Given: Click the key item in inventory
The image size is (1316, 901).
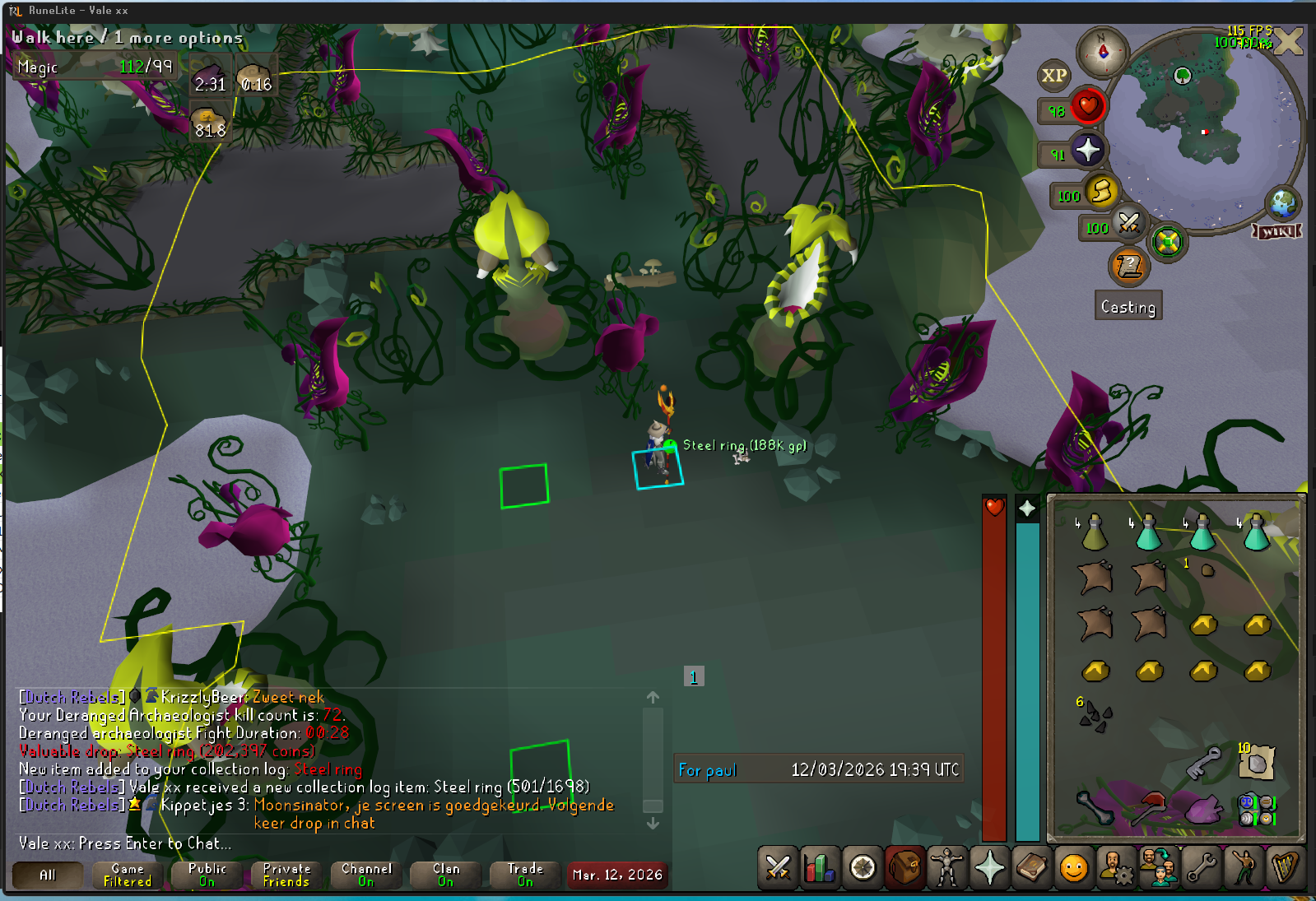Looking at the screenshot, I should point(1202,763).
